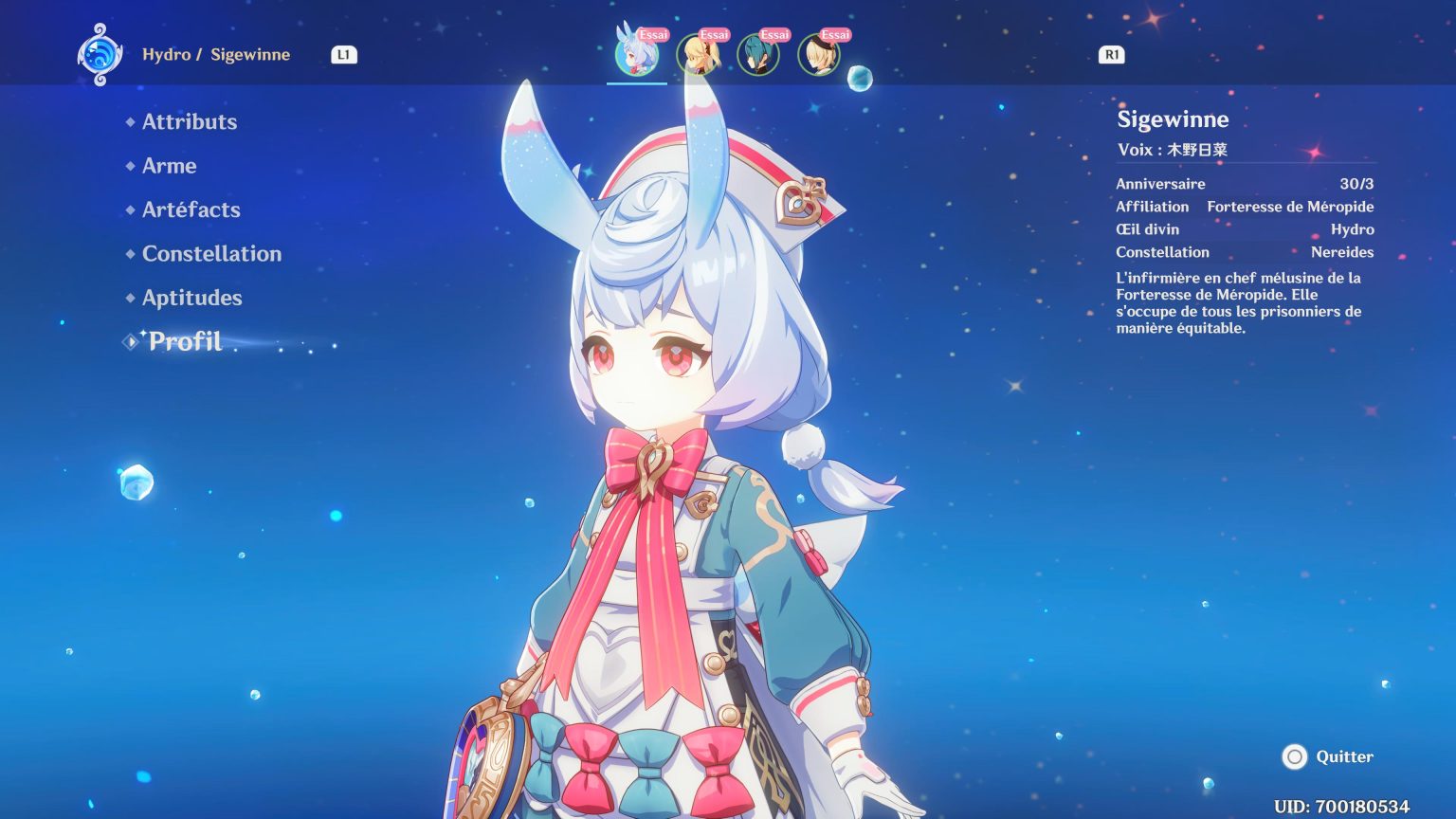Click the underline indicator below Sigewinne's portrait
The height and width of the screenshot is (819, 1456).
635,83
